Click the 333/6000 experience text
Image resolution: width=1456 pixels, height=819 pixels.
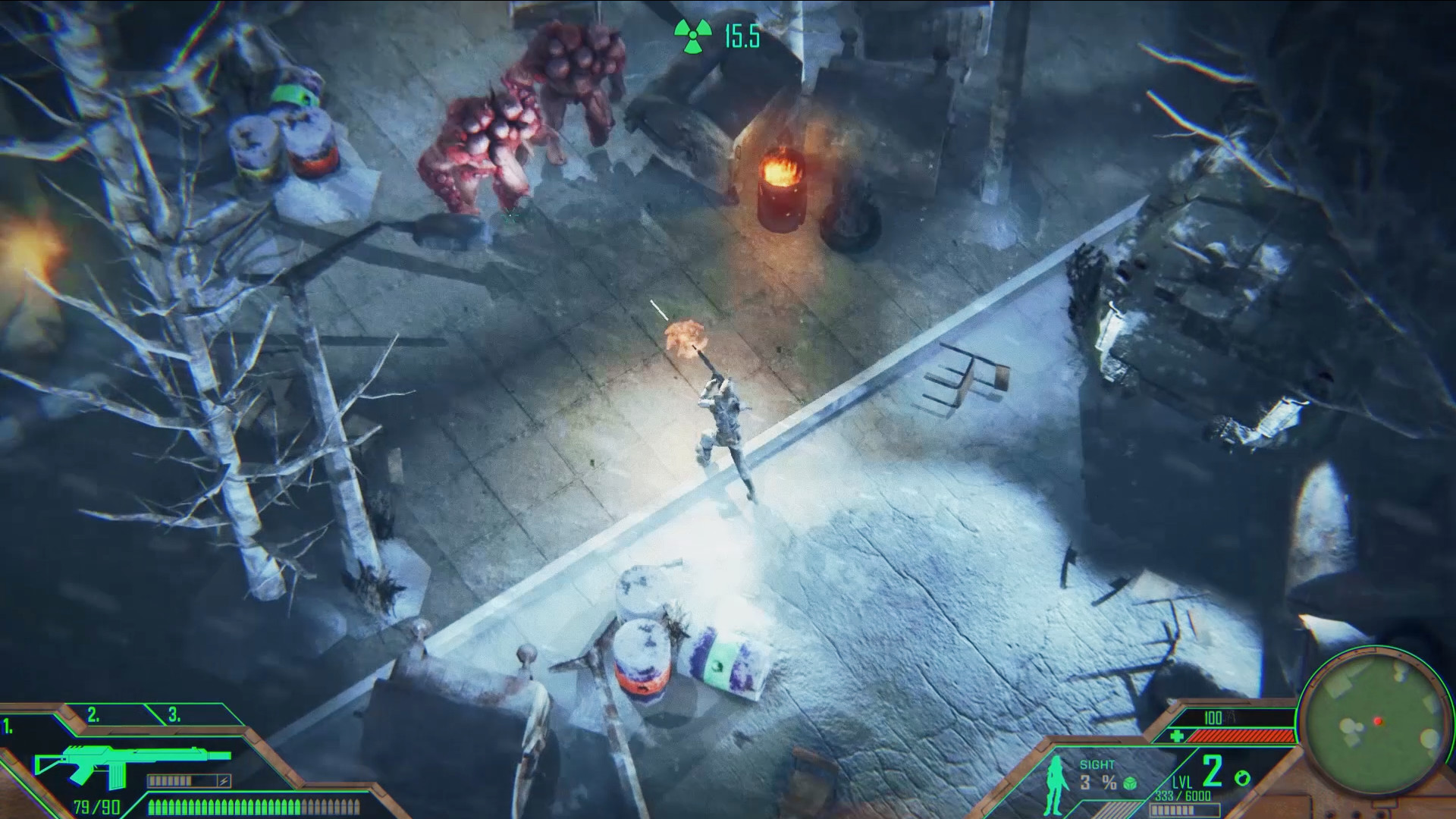tap(1182, 795)
